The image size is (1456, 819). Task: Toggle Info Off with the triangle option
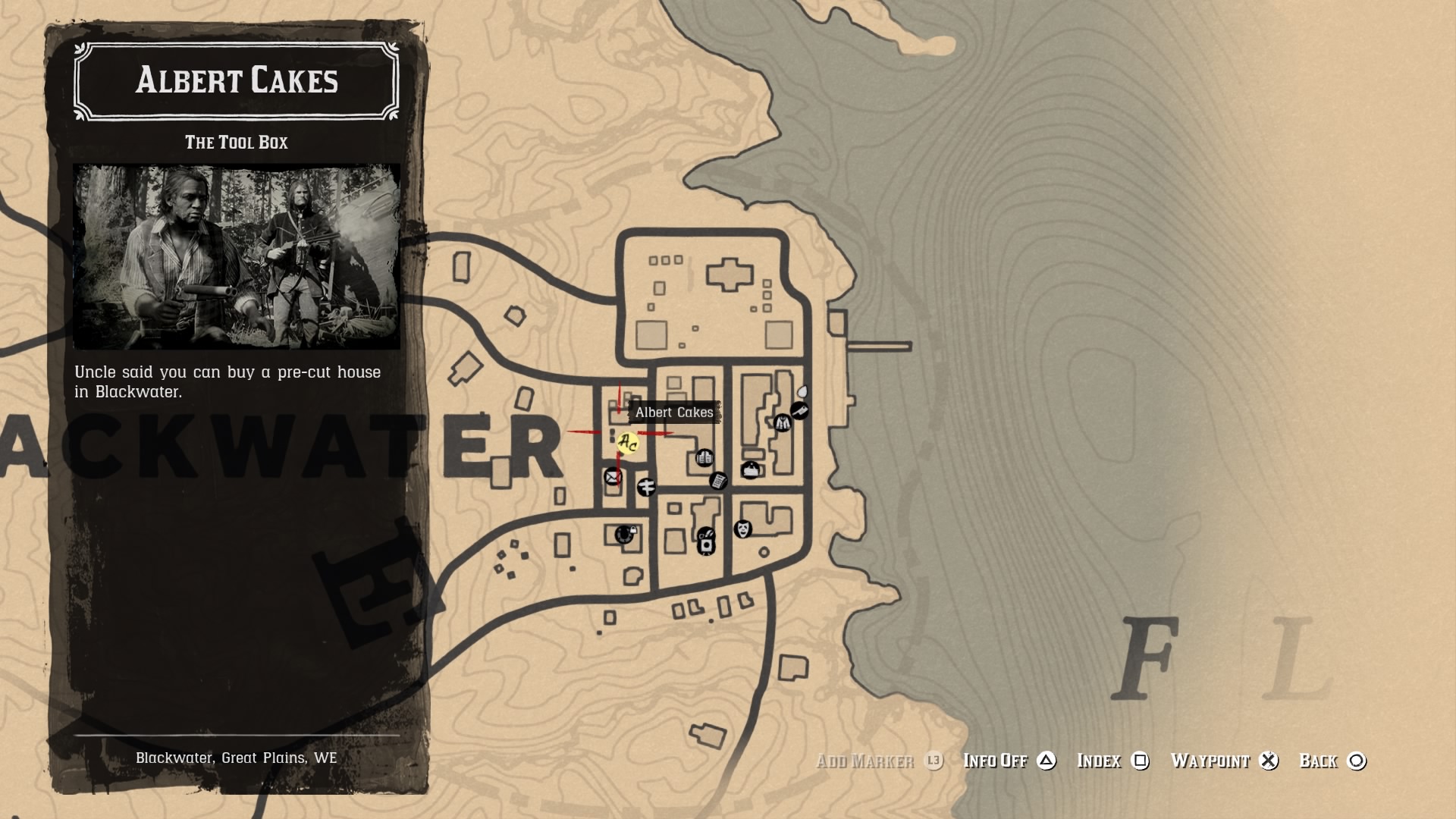[x=1016, y=761]
